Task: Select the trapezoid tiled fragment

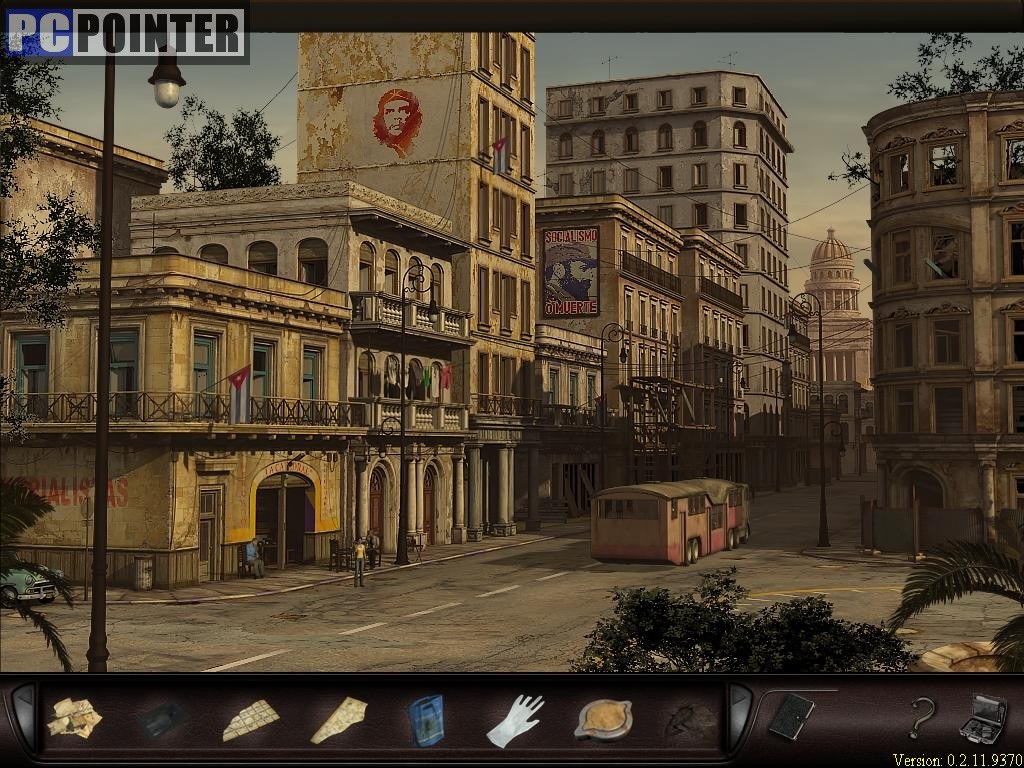Action: 250,719
